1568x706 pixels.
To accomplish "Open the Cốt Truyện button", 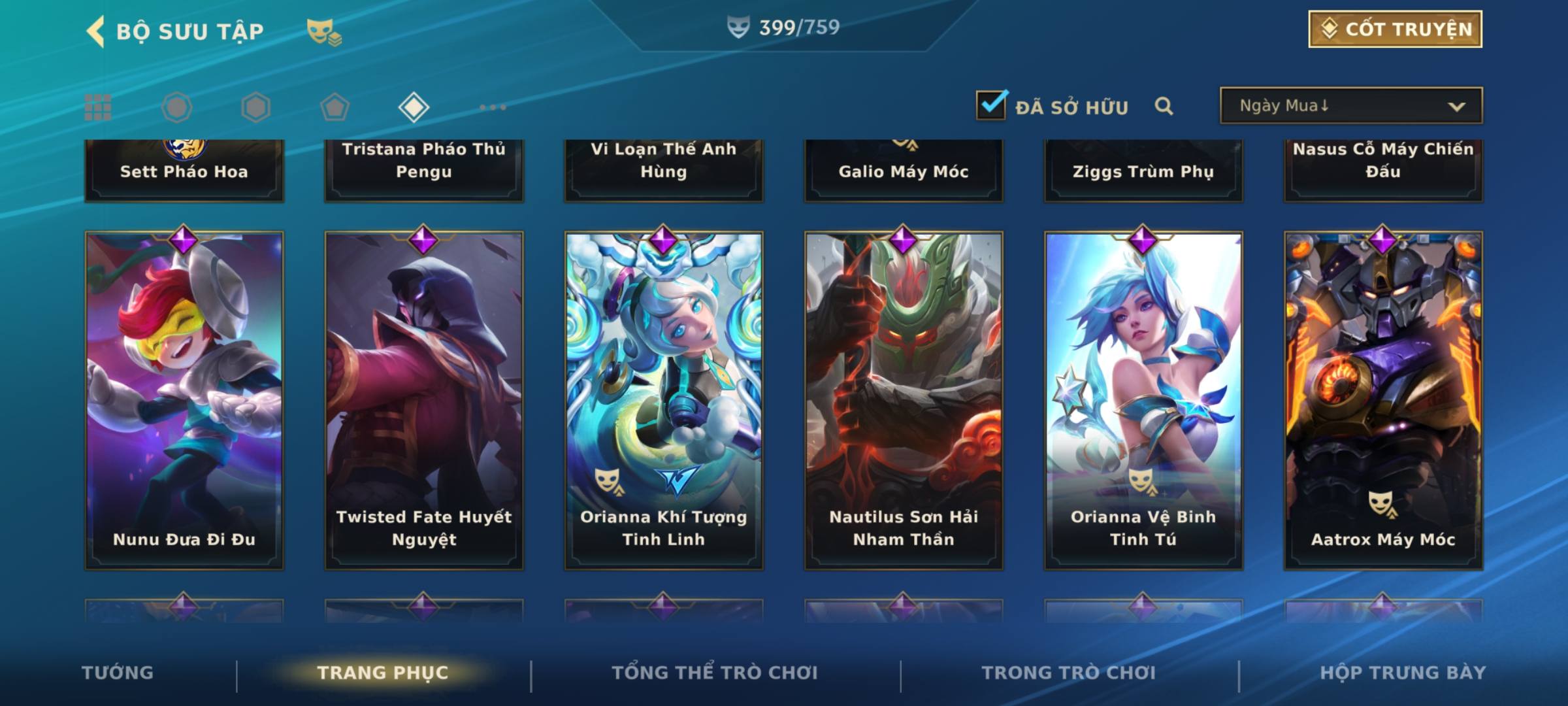I will [x=1394, y=29].
